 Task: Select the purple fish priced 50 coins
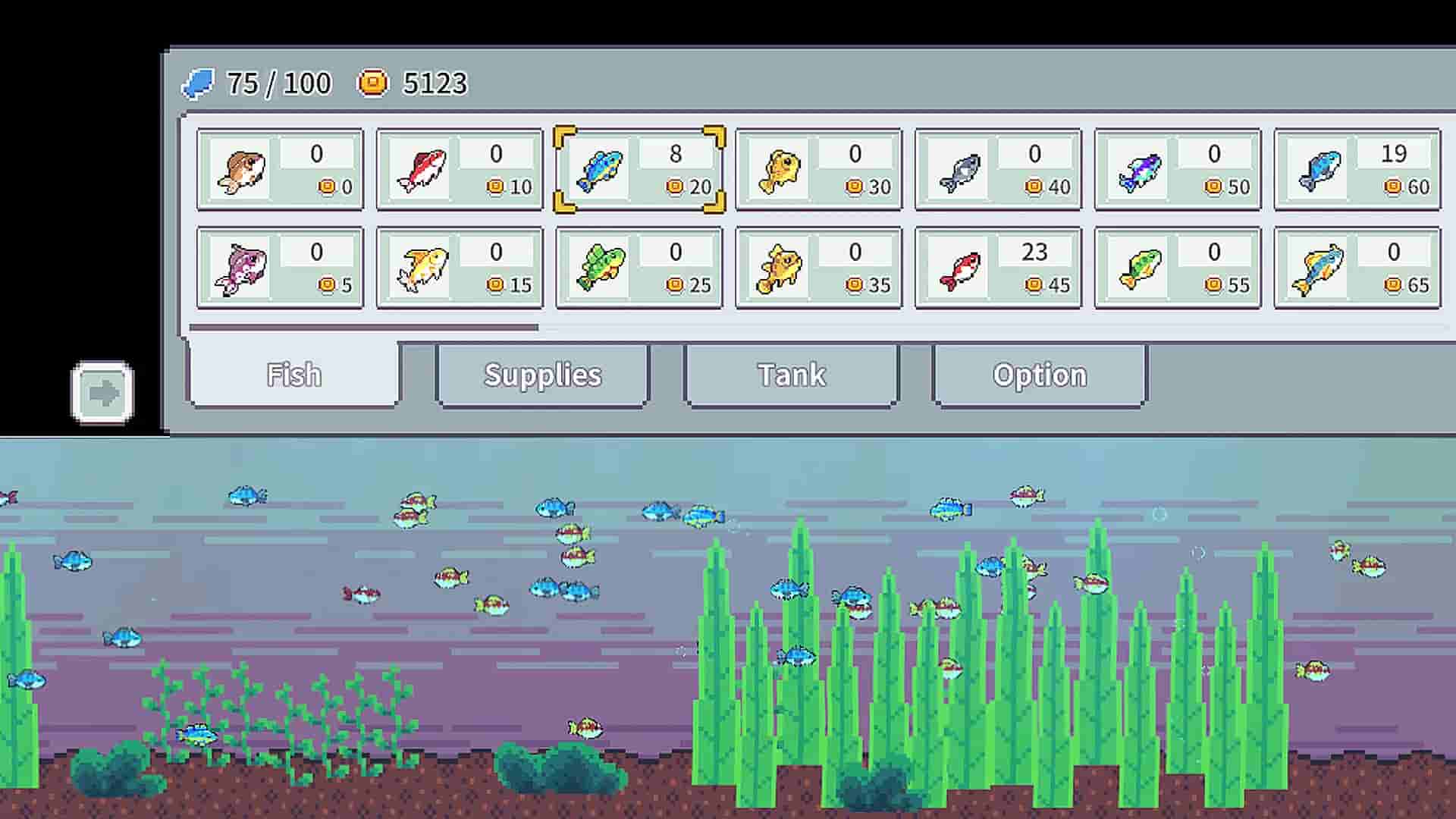1177,168
